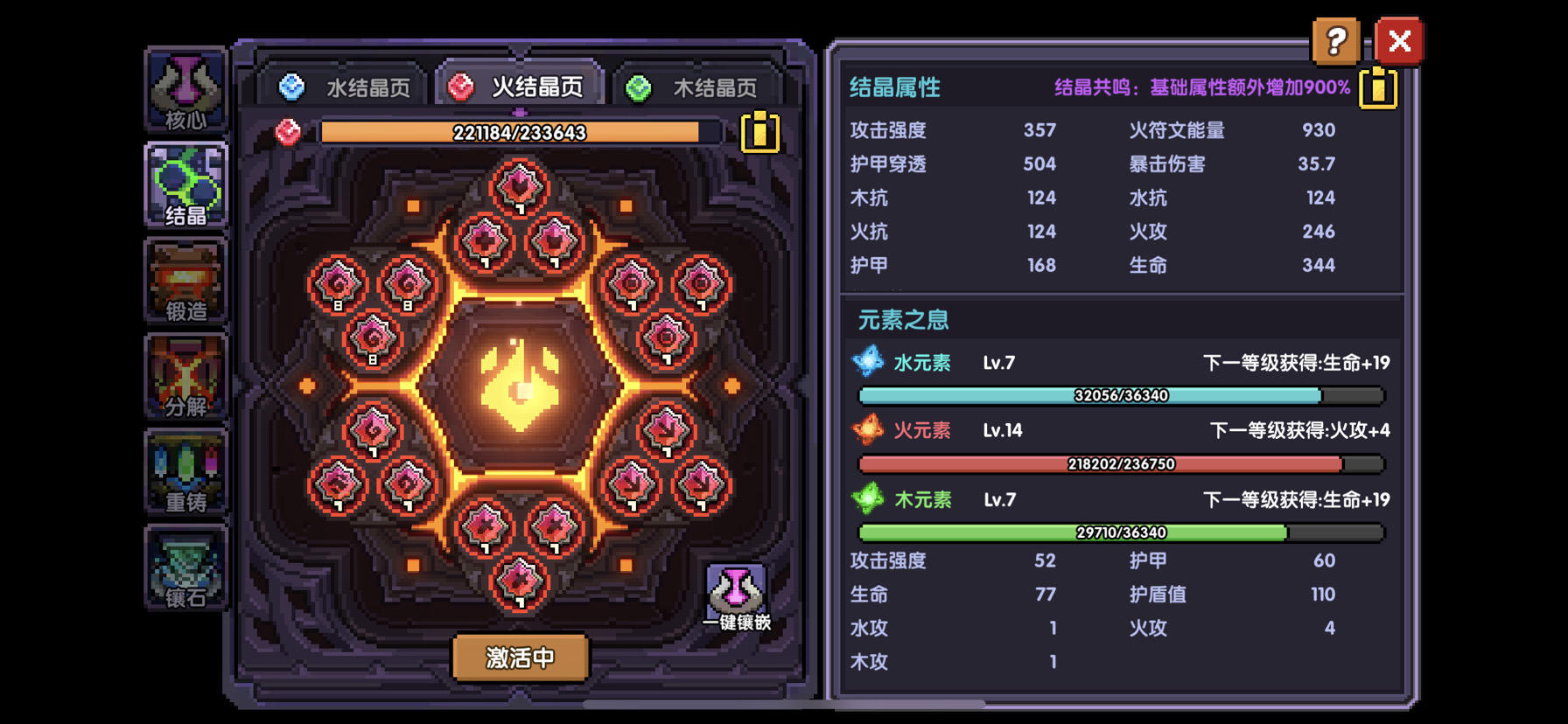Select the 结晶 sidebar icon

(186, 184)
